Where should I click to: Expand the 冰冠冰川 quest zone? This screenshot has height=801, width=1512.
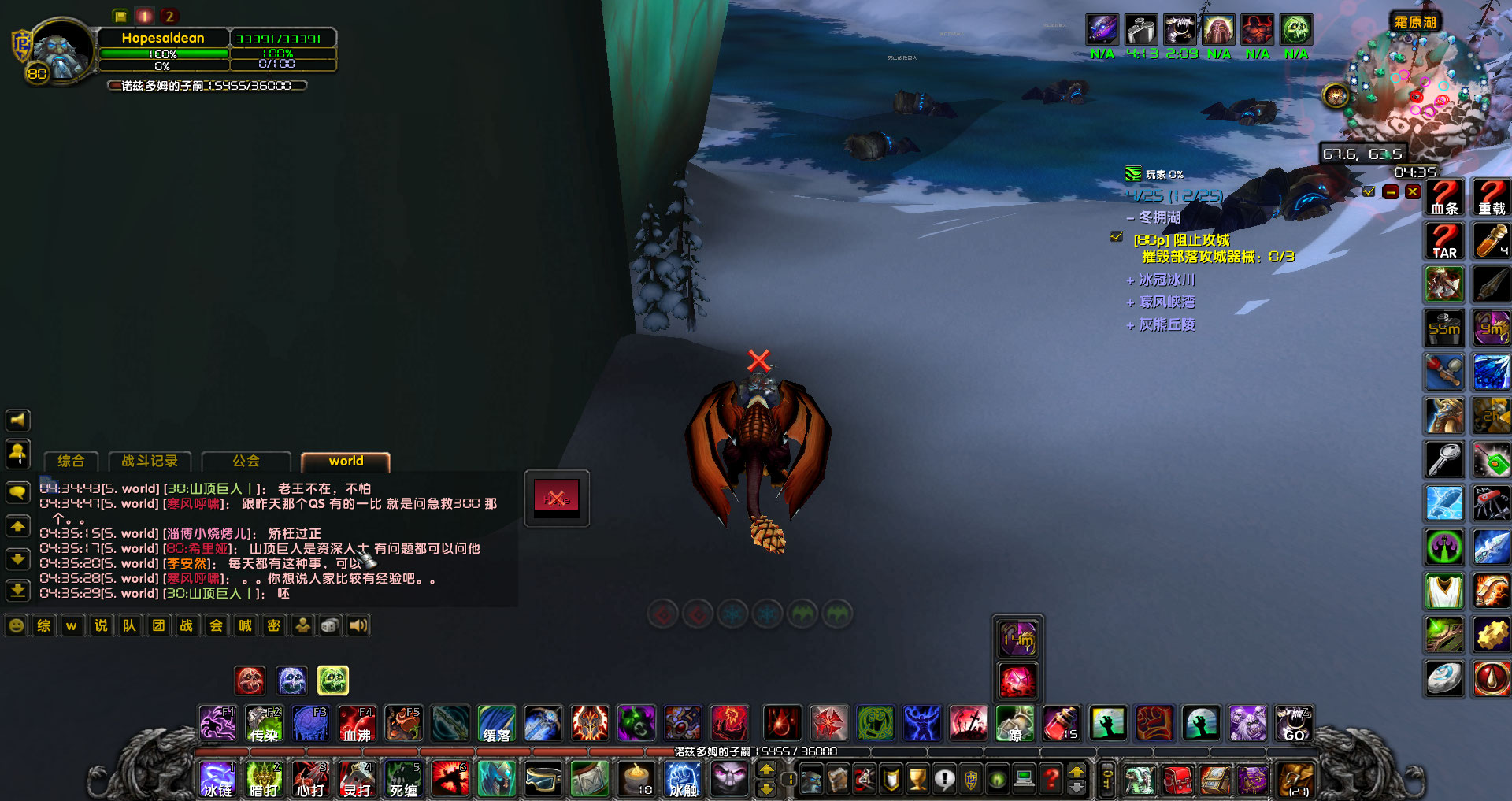pyautogui.click(x=1131, y=280)
